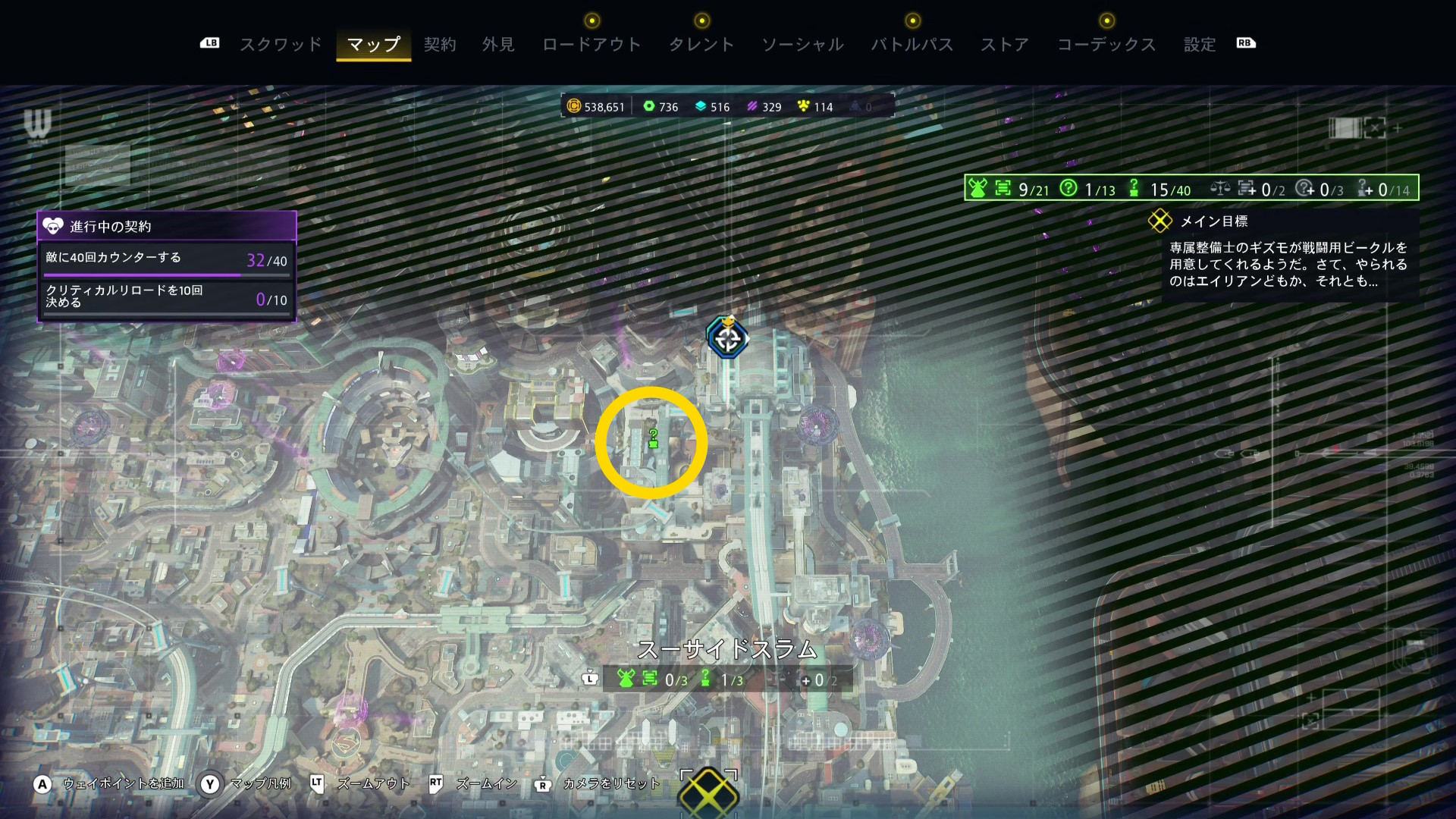Select the スーサイドスラム district label
The image size is (1456, 819).
[727, 650]
